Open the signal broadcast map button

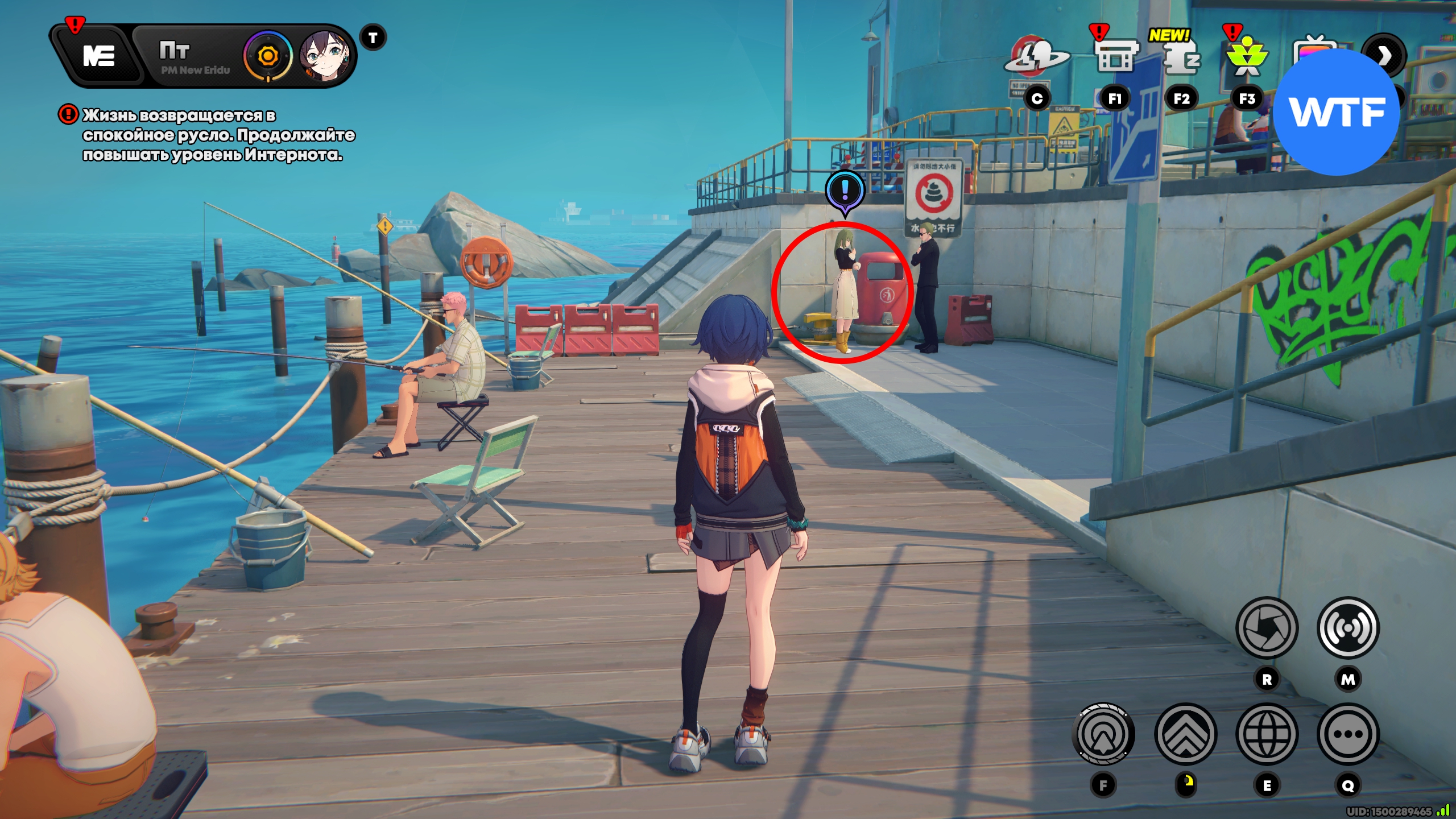click(x=1348, y=628)
